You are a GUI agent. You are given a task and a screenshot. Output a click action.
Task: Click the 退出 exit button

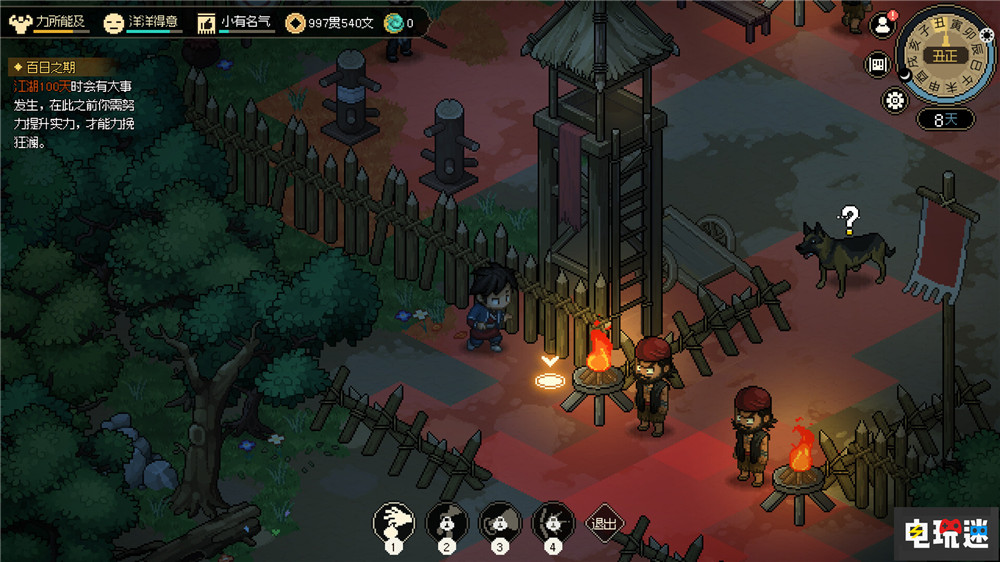point(604,522)
